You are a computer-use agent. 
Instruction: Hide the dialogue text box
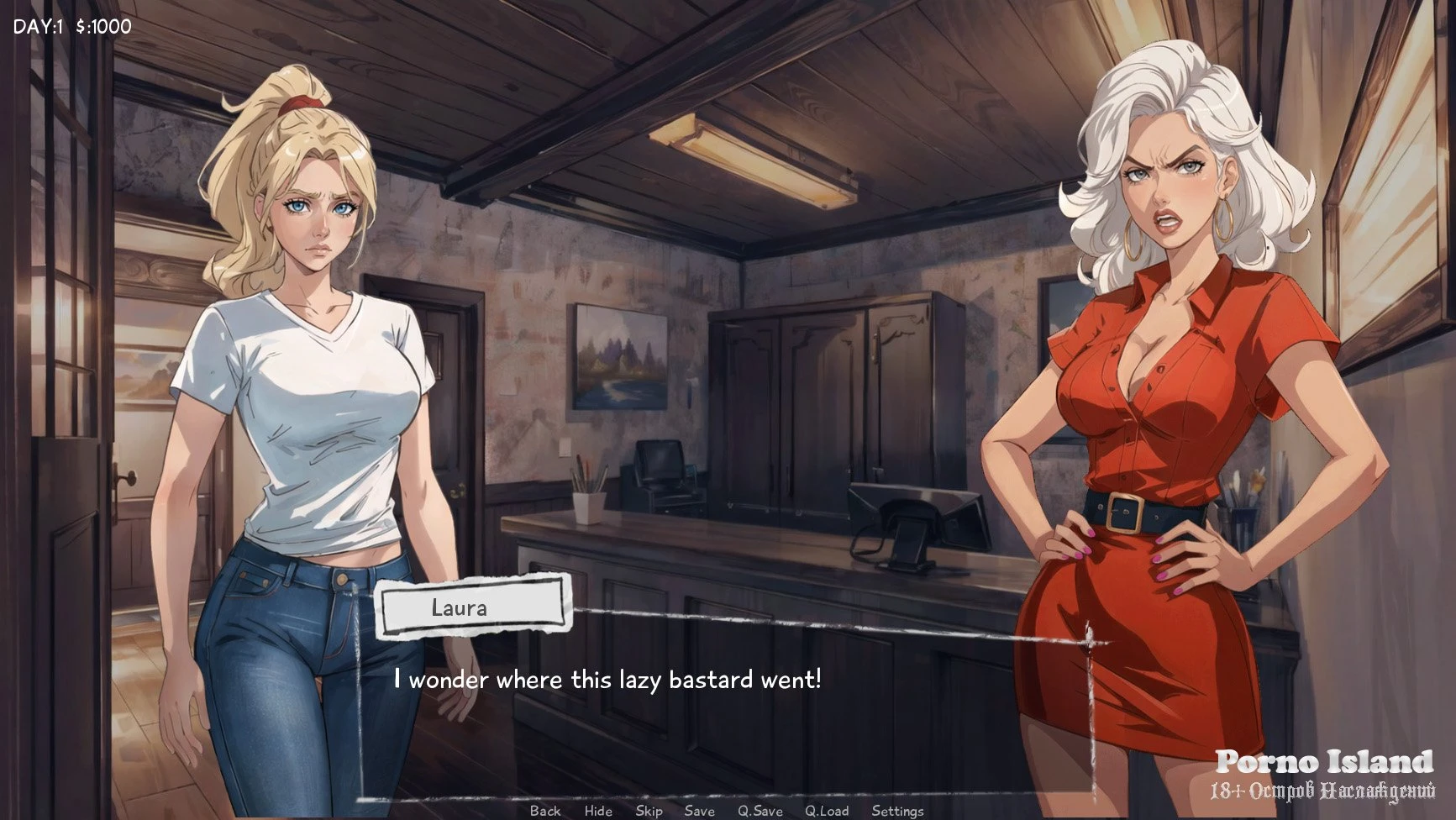[598, 811]
